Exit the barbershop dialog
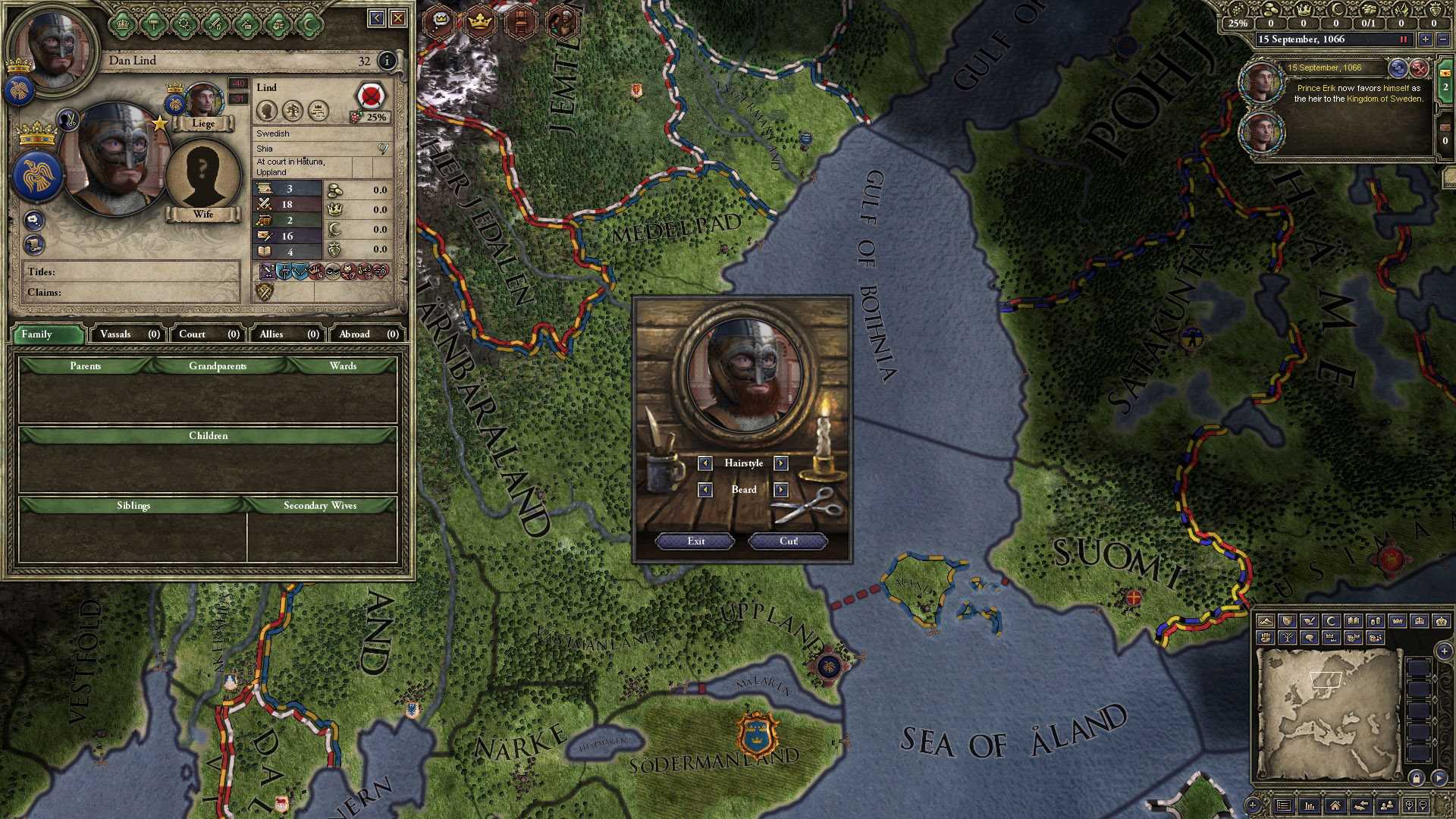Viewport: 1456px width, 819px height. 693,541
